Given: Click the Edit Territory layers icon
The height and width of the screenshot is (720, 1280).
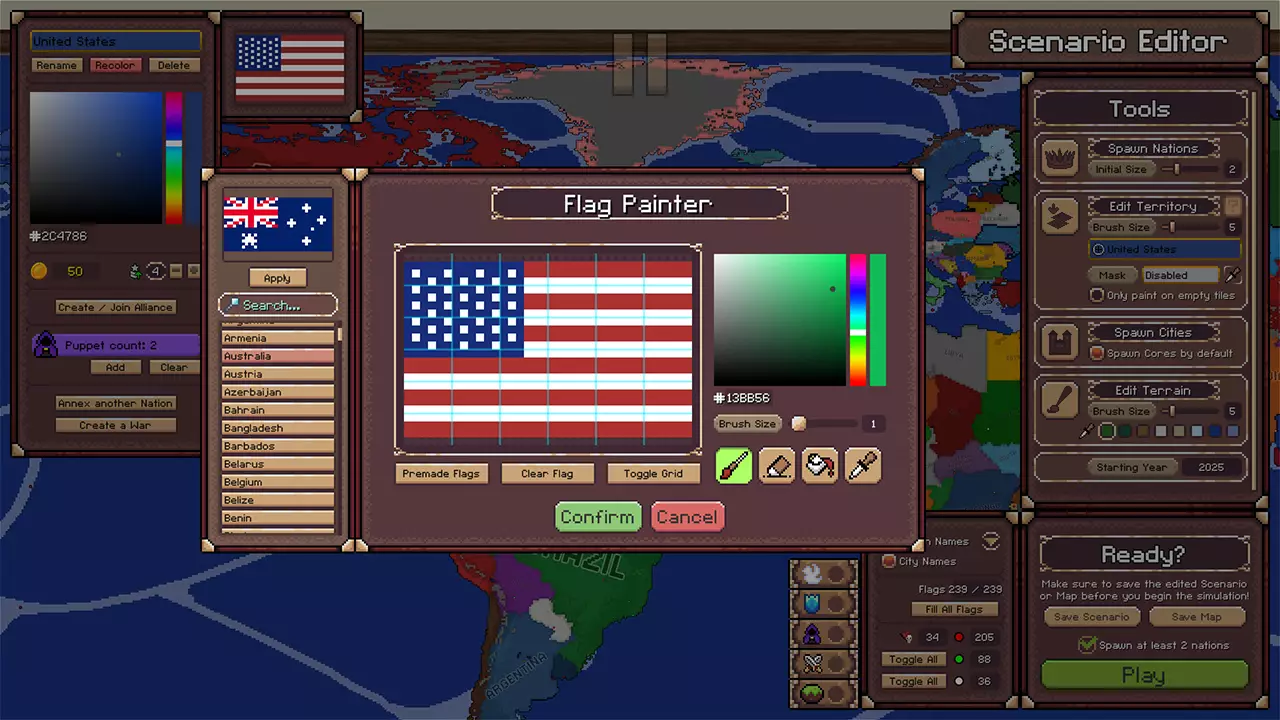Looking at the screenshot, I should 1060,216.
